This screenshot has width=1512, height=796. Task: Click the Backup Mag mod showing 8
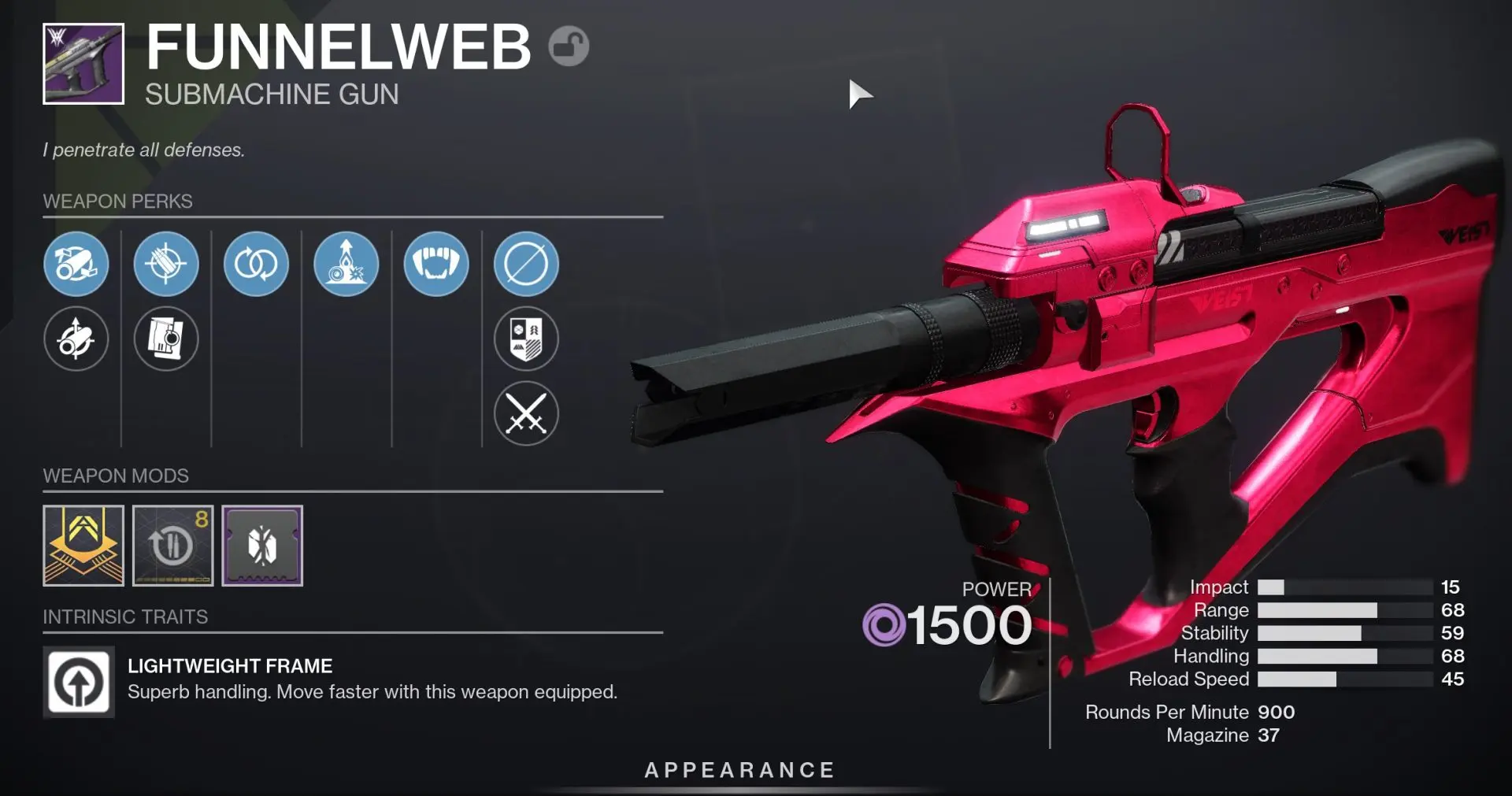pos(173,545)
